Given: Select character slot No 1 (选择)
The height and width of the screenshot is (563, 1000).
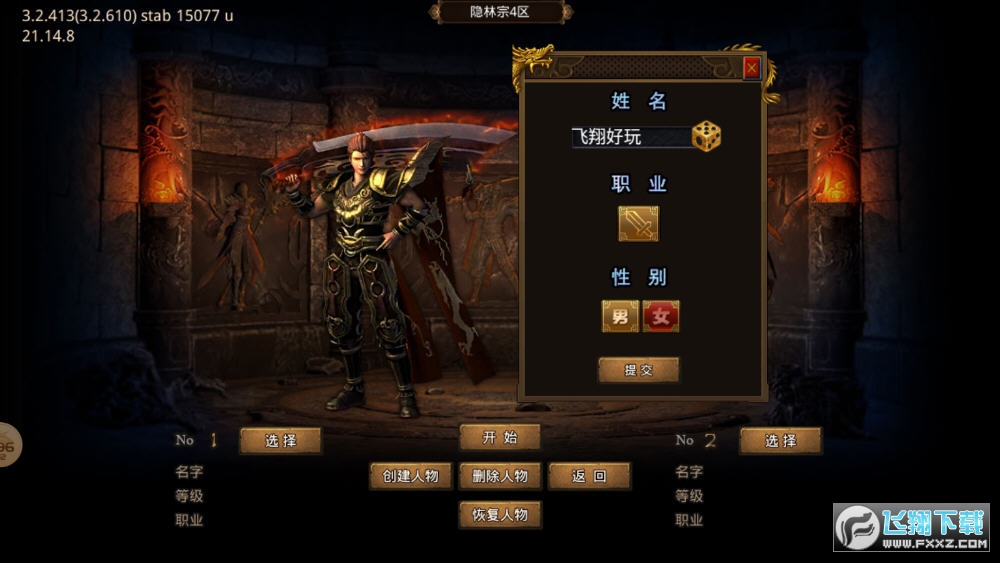Looking at the screenshot, I should [x=280, y=441].
